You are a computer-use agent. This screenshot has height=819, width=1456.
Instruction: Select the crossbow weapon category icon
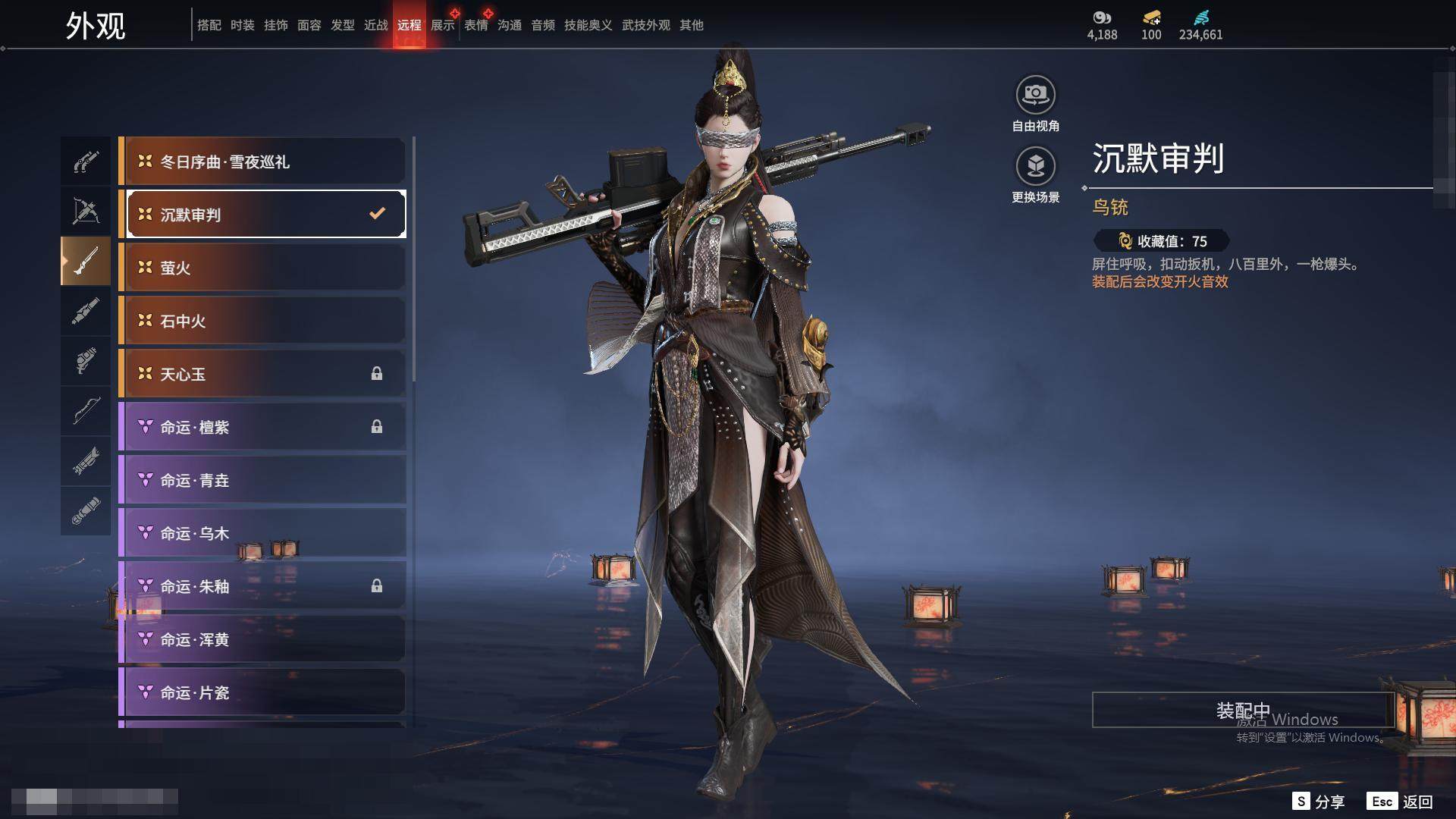[86, 212]
